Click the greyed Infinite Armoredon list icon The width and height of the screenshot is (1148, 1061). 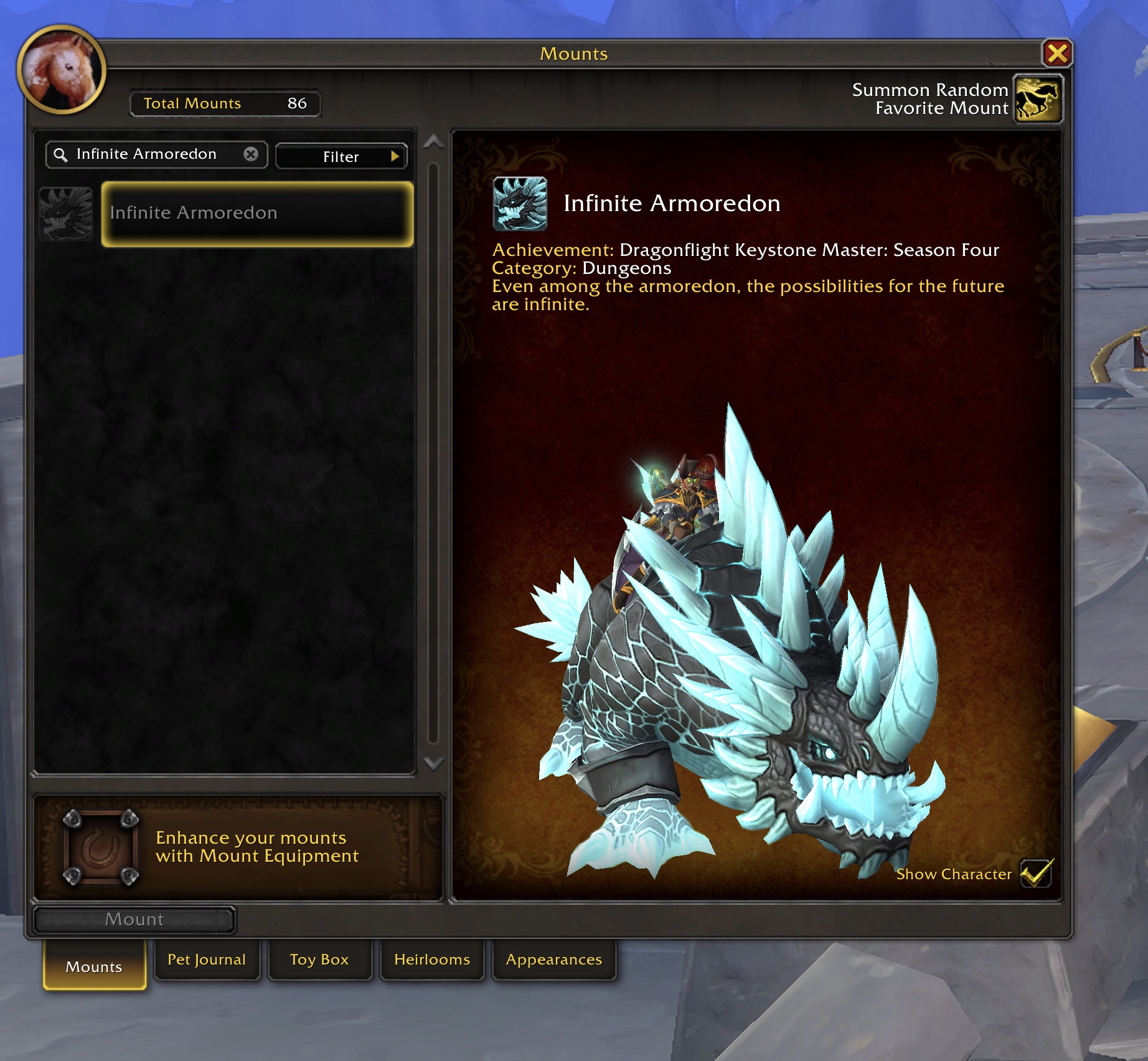[x=66, y=214]
